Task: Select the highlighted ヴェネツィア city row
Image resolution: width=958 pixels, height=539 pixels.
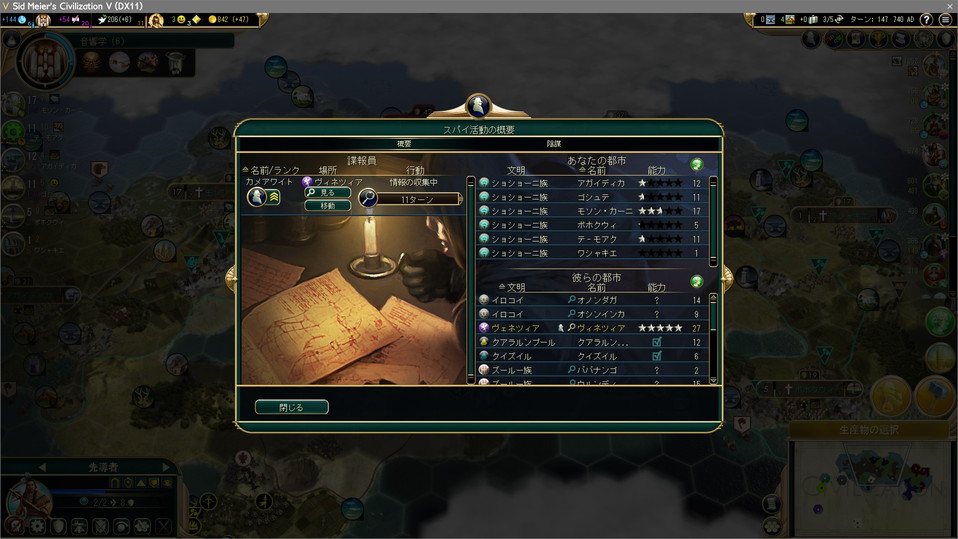Action: (595, 328)
